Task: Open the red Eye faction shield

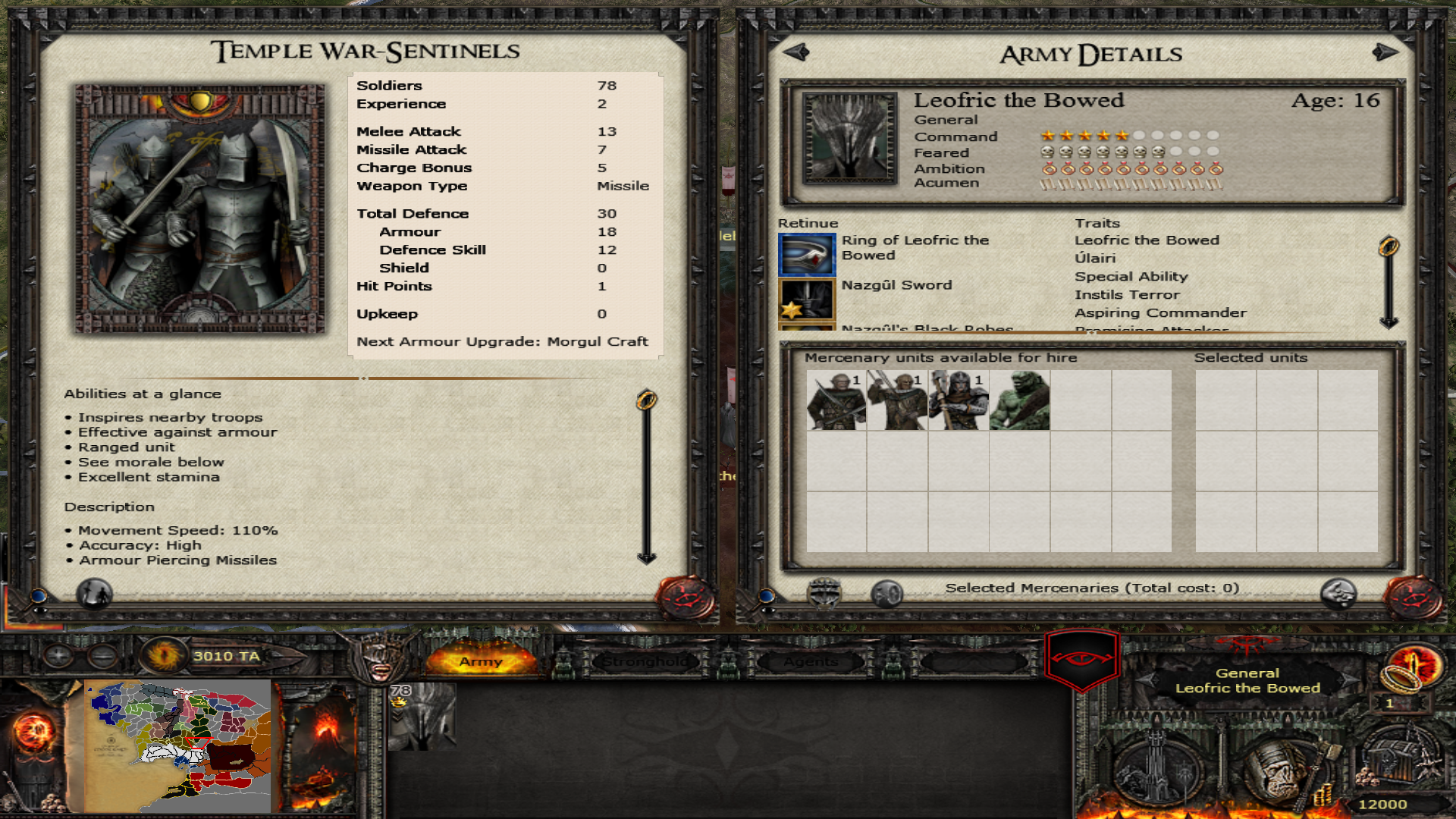Action: pos(1082,658)
